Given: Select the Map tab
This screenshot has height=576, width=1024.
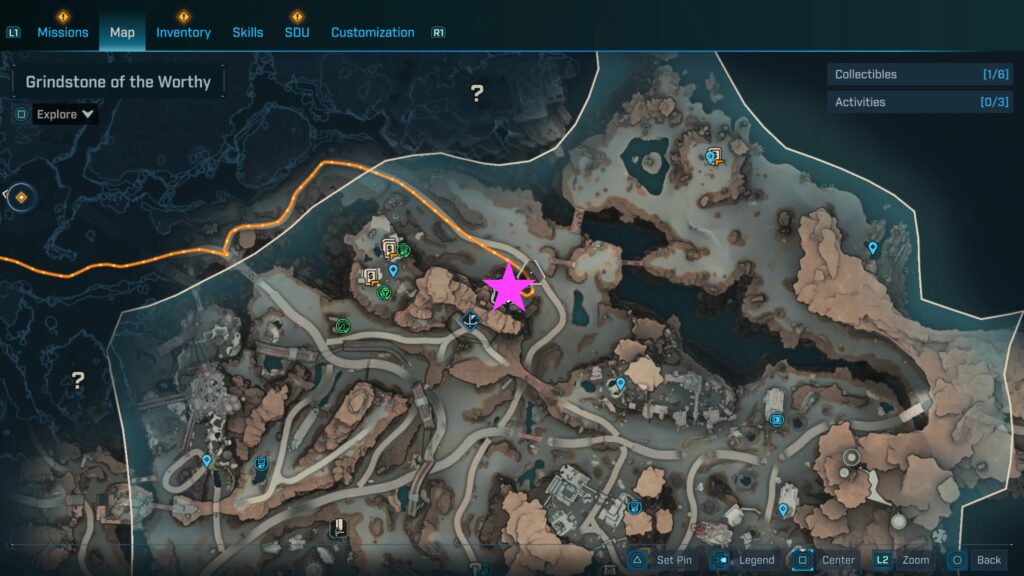Looking at the screenshot, I should click(122, 32).
